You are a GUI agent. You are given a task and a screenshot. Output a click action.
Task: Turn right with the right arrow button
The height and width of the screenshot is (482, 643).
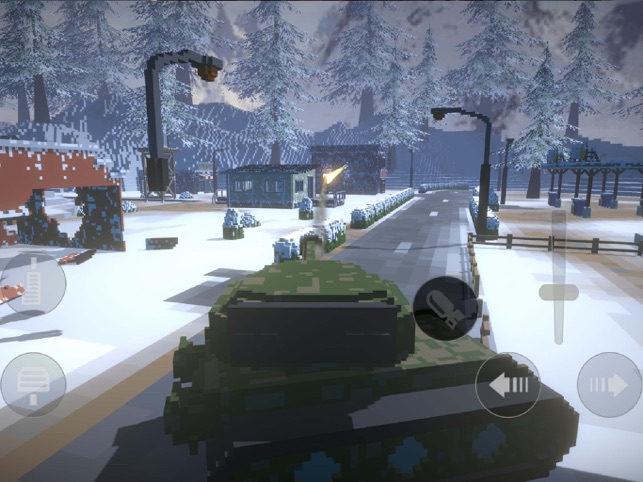click(610, 385)
